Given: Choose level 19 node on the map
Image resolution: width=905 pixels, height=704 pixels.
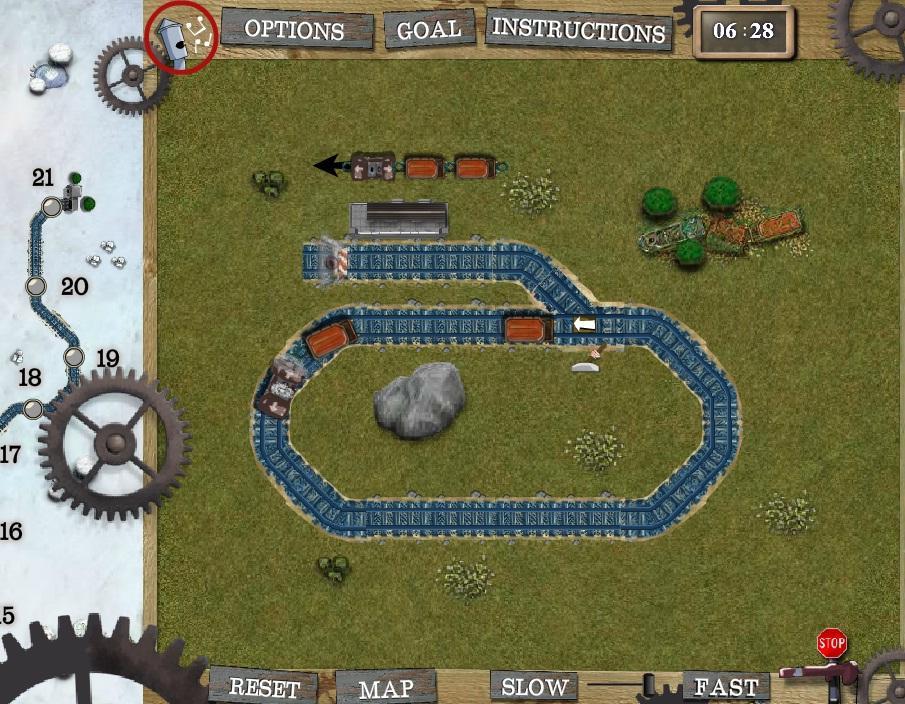Looking at the screenshot, I should [73, 357].
